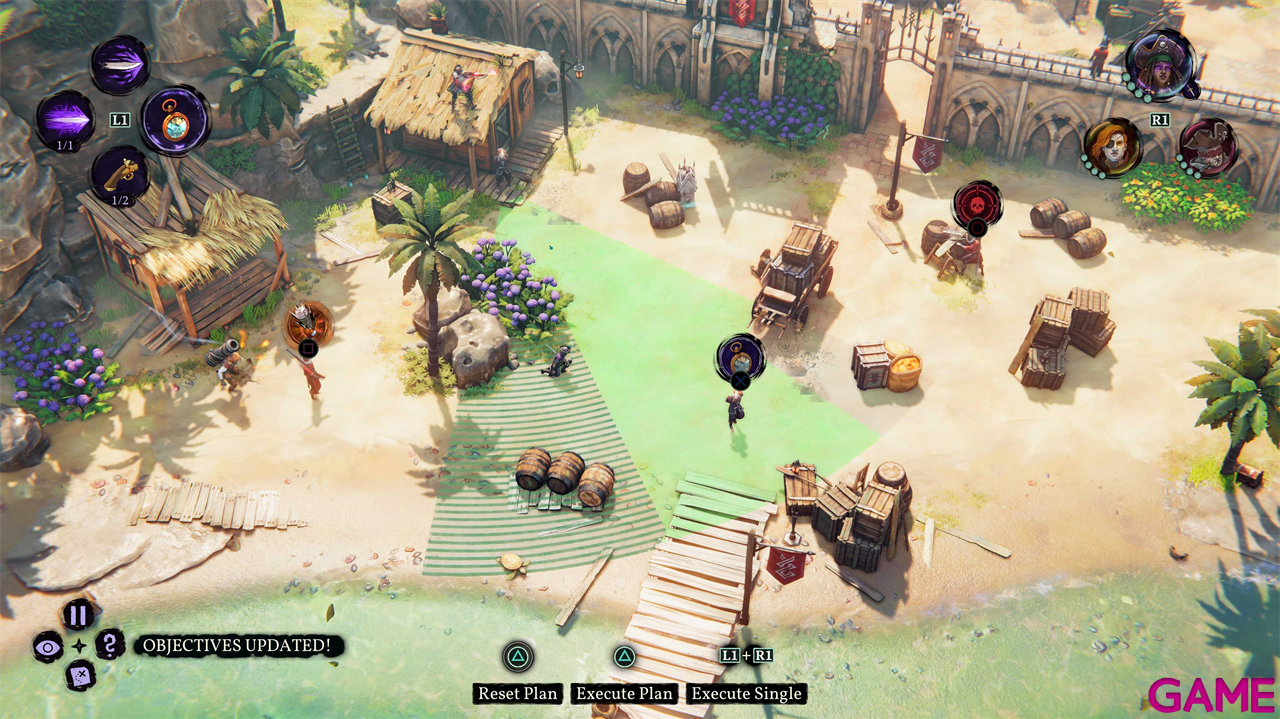Pause the game with the pause icon
This screenshot has width=1280, height=719.
[78, 613]
